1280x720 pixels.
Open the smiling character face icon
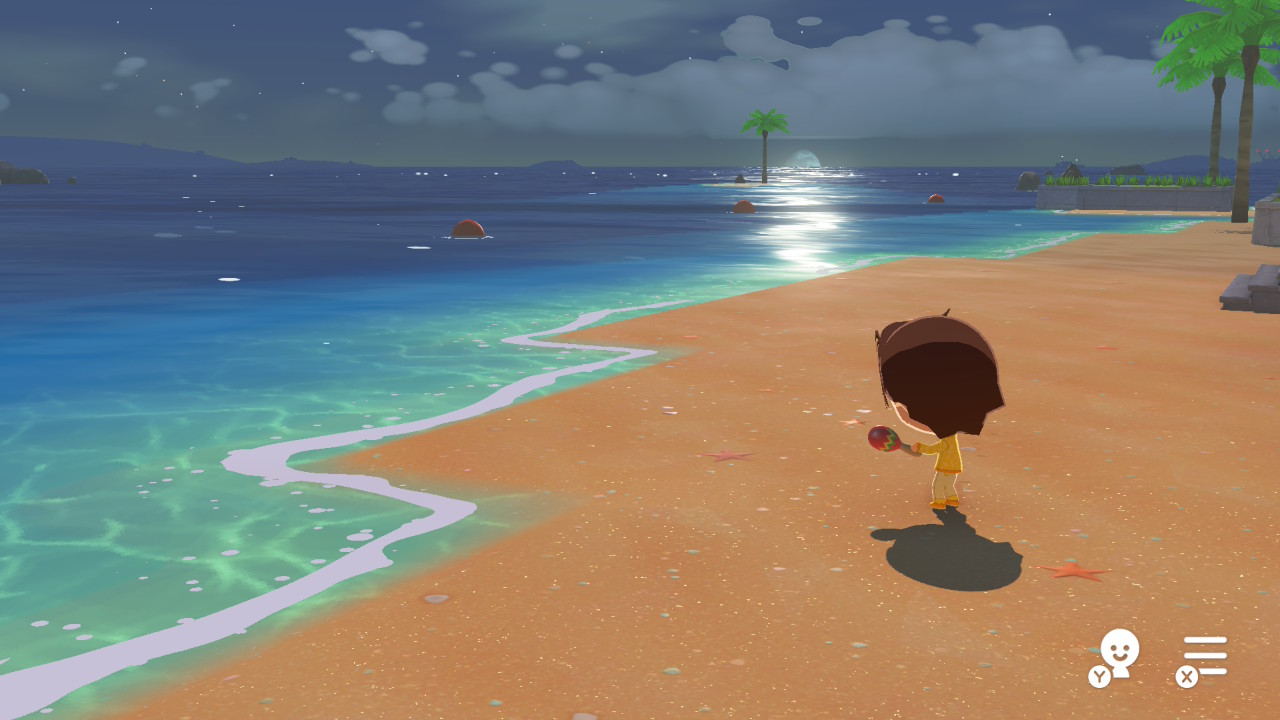click(1118, 653)
